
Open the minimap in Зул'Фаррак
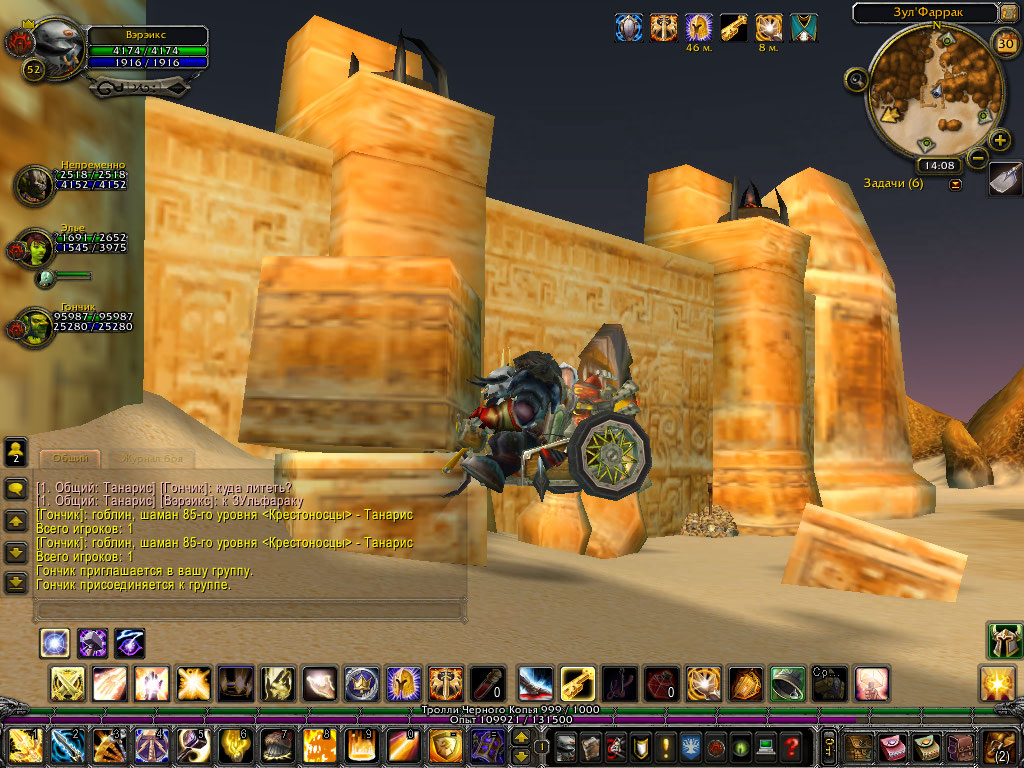pyautogui.click(x=926, y=94)
